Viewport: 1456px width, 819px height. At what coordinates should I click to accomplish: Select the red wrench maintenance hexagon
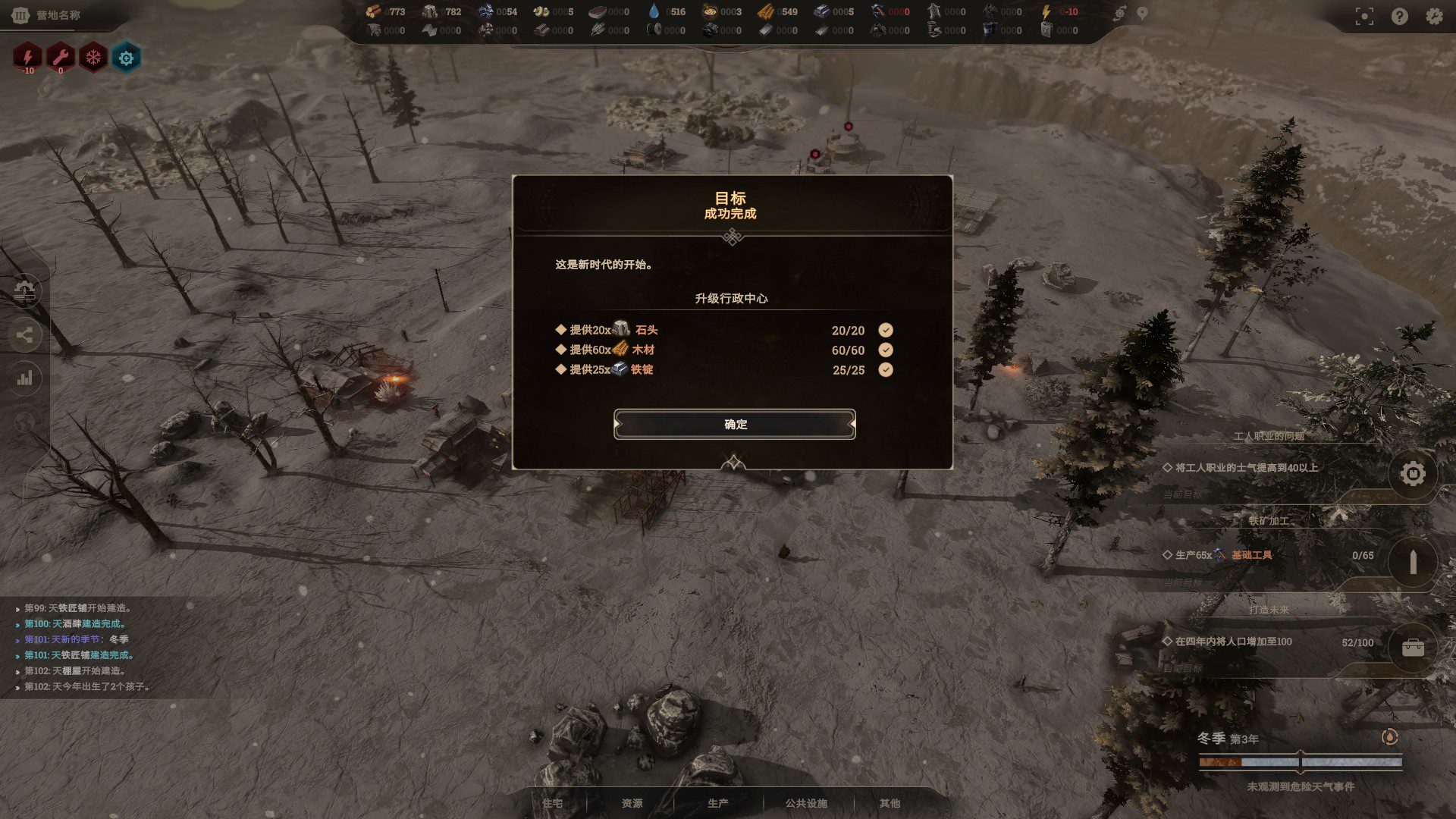61,58
